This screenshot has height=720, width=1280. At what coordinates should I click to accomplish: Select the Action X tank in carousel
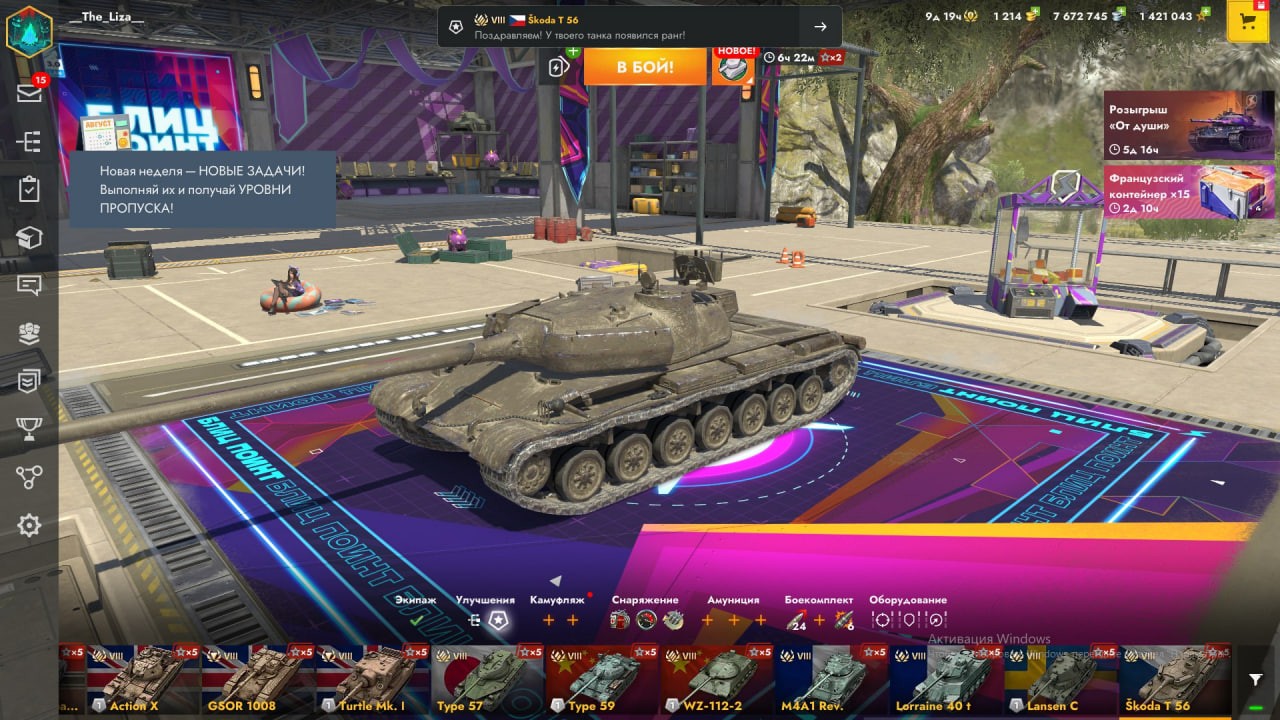pos(143,679)
